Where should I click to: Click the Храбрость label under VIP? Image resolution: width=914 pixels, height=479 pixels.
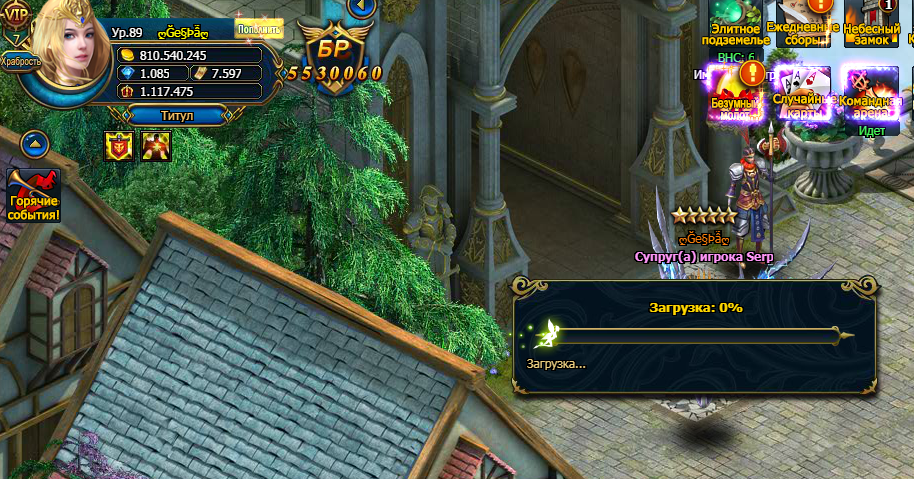pos(21,61)
